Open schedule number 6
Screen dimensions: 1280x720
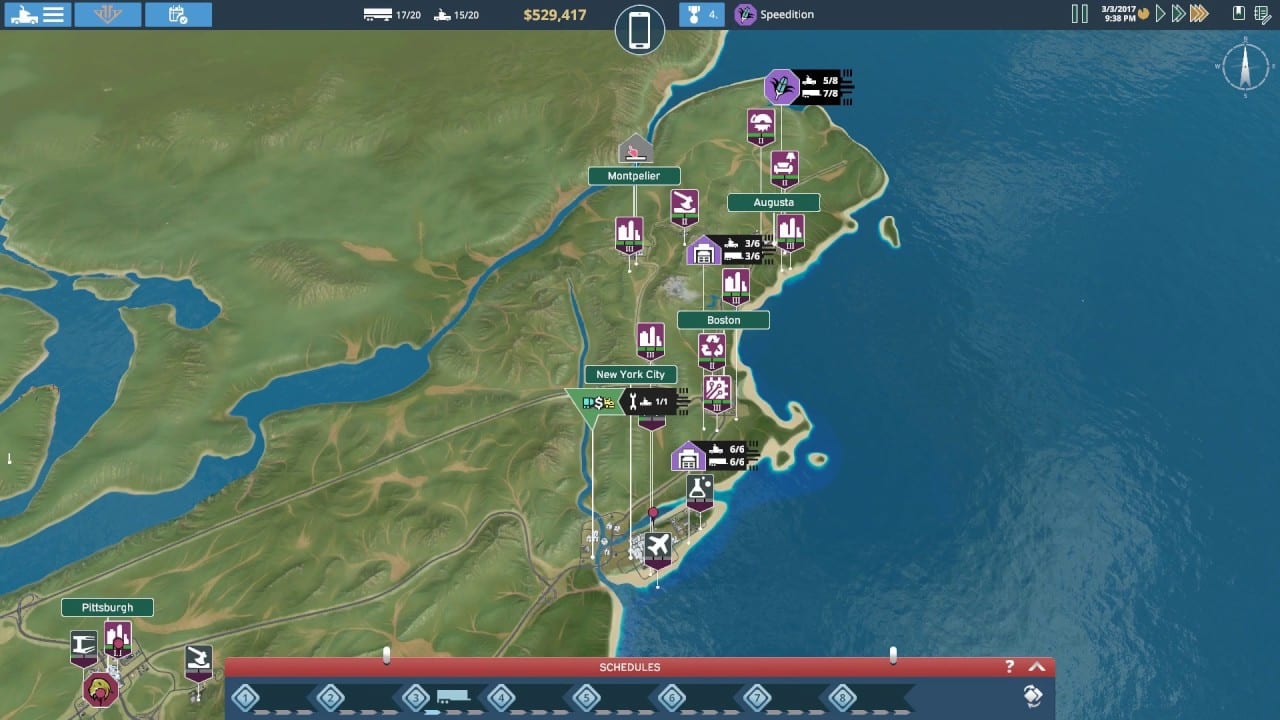click(671, 697)
